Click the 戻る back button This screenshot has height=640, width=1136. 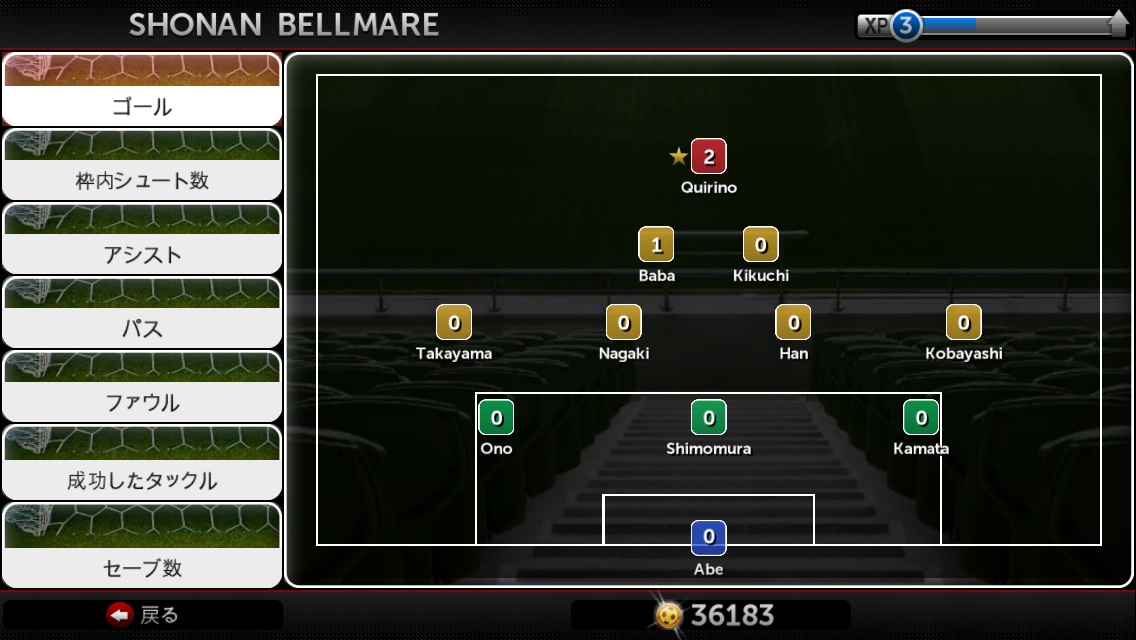tap(143, 615)
